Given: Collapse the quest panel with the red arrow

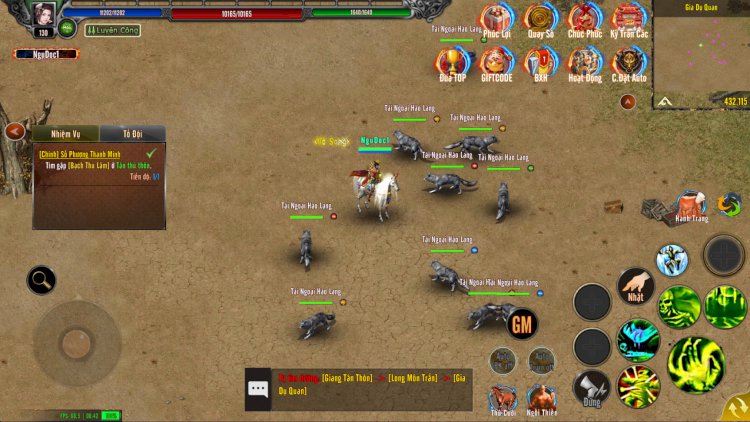Looking at the screenshot, I should pyautogui.click(x=14, y=131).
